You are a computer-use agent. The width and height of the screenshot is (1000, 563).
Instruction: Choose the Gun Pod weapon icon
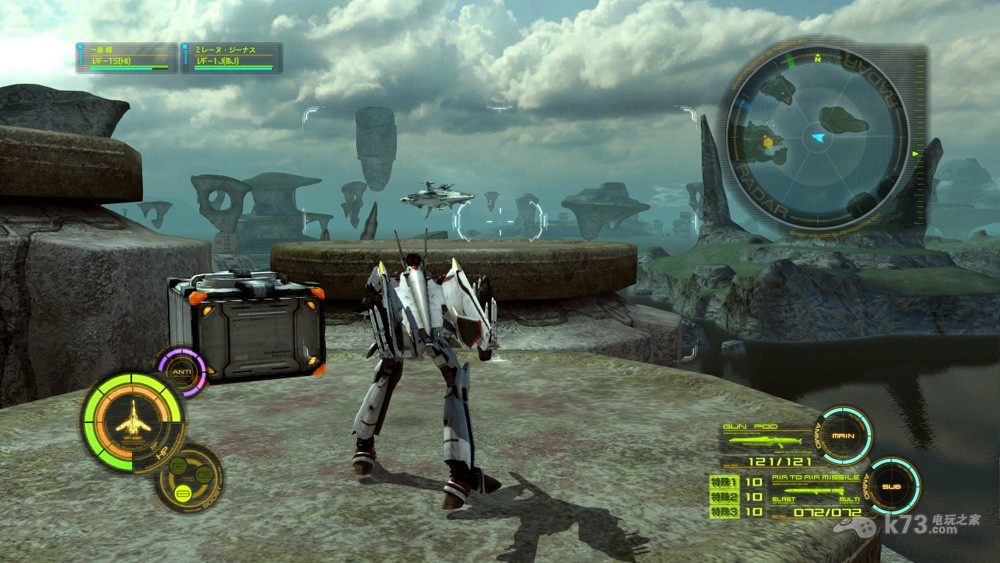(764, 440)
